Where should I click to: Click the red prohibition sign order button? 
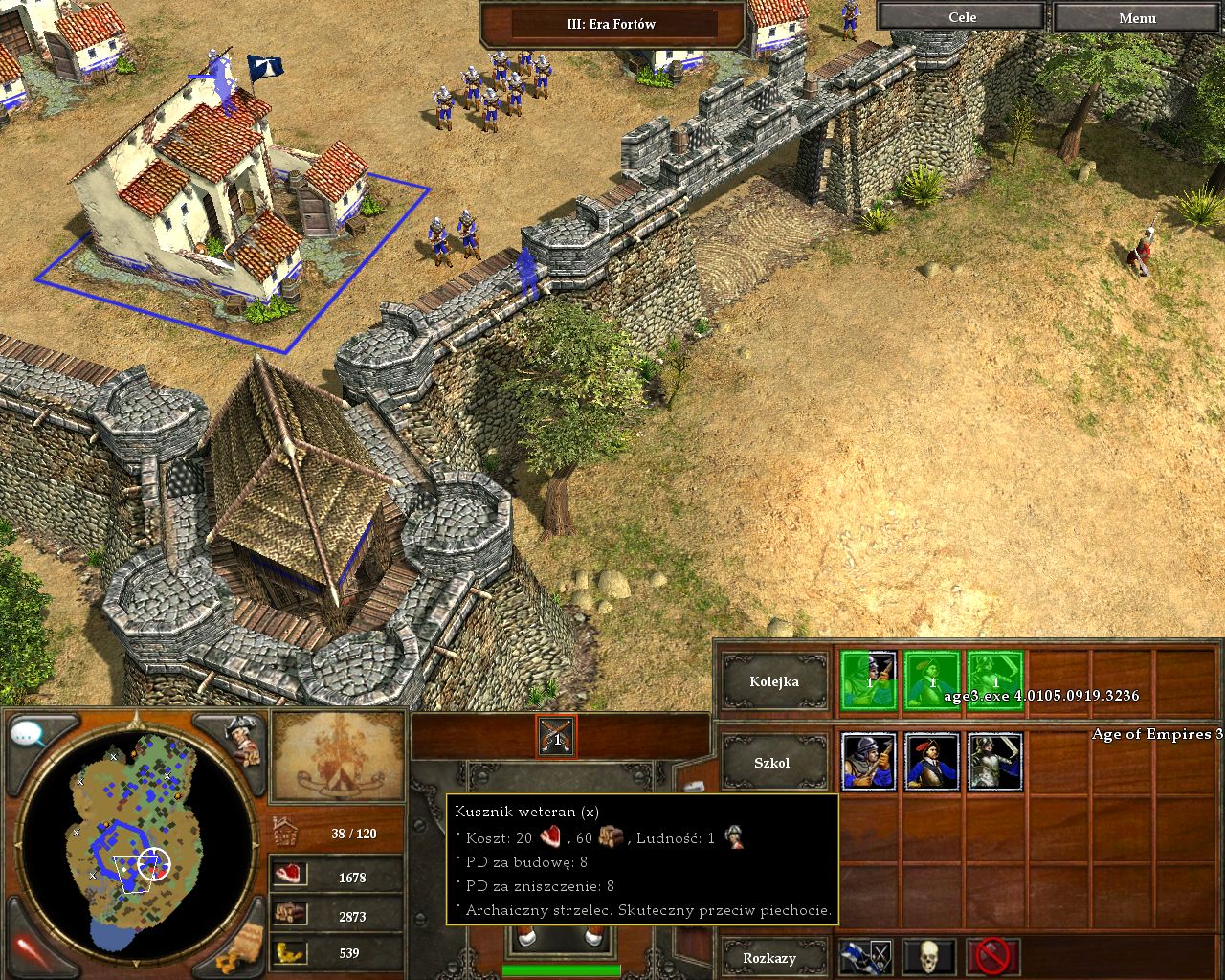[993, 957]
